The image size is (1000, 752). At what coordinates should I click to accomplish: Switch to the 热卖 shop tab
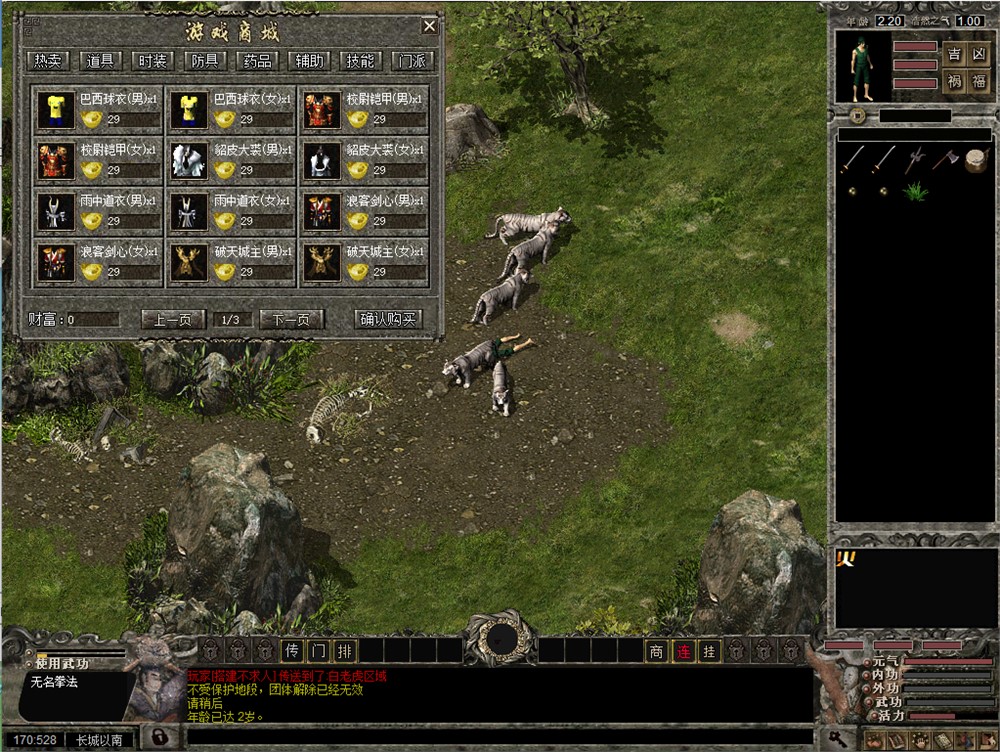point(48,61)
